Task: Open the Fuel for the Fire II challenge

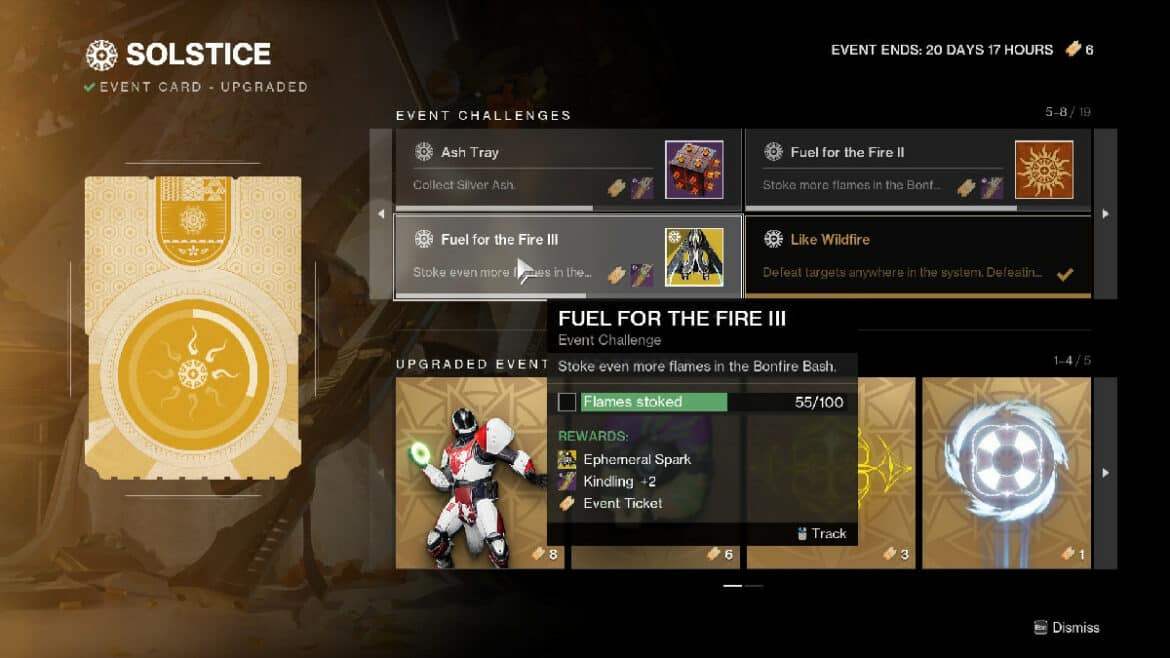Action: click(x=917, y=169)
